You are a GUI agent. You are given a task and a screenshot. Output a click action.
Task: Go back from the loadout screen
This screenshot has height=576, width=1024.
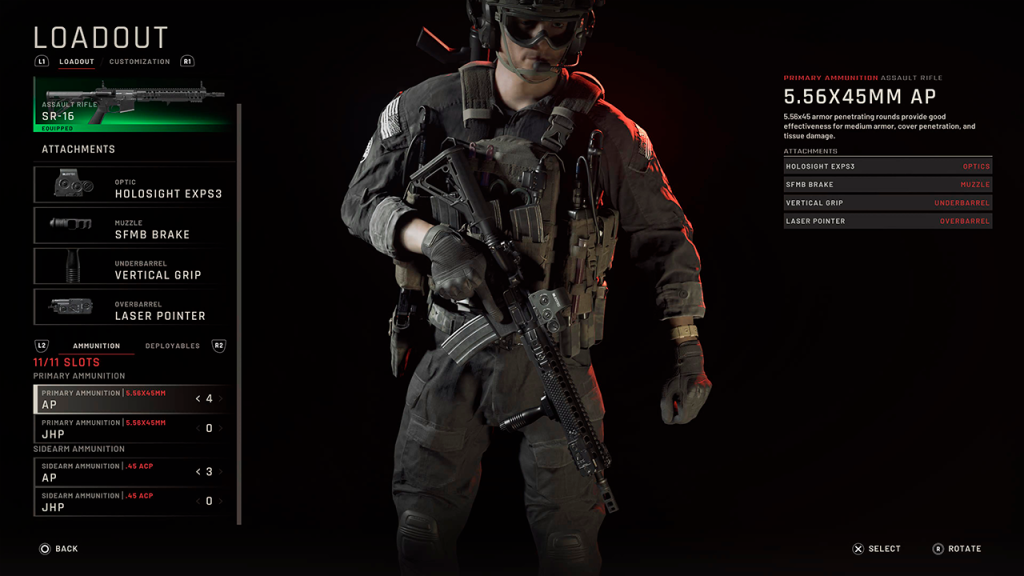[58, 549]
